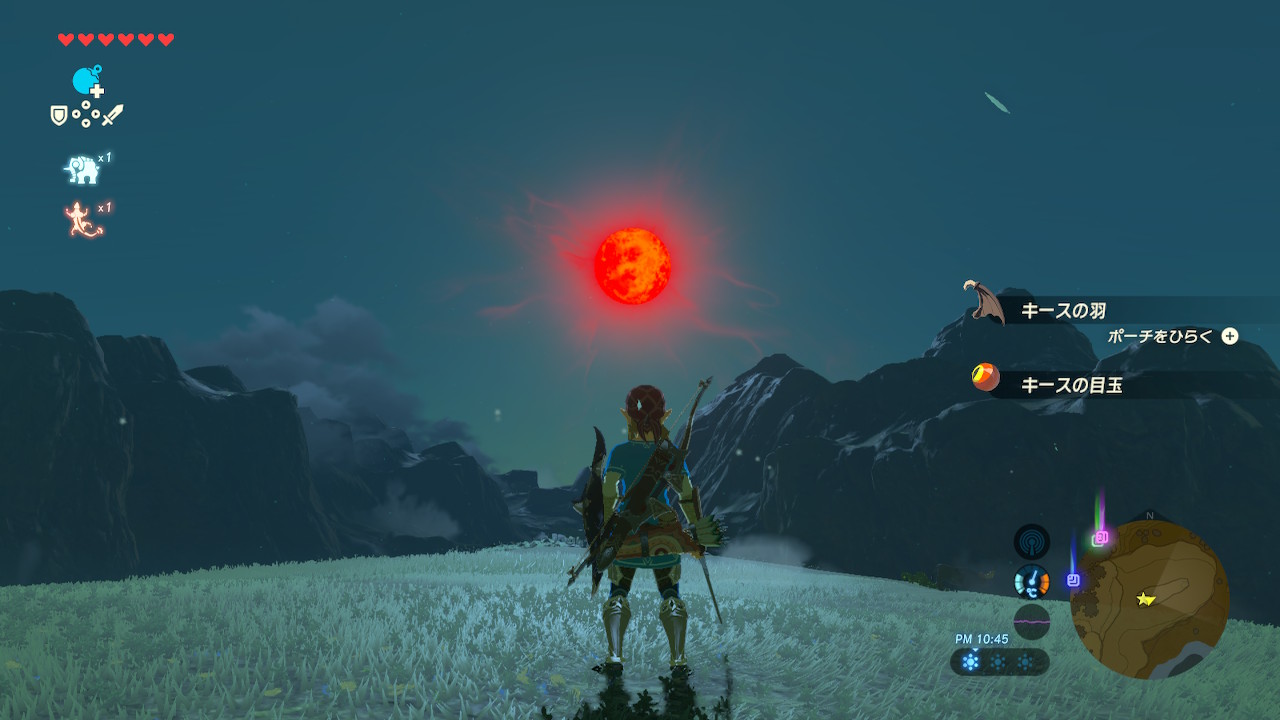1280x720 pixels.
Task: Click the Sheikah Sensor signal icon
Action: click(1031, 542)
